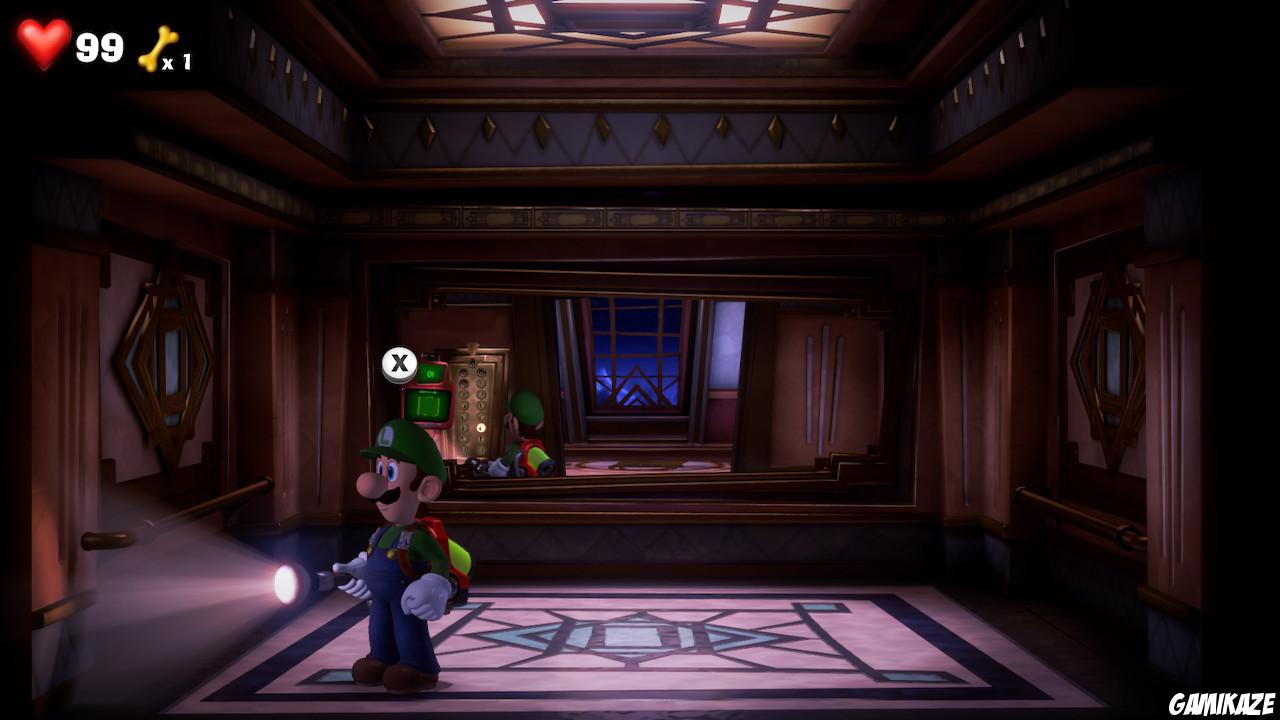Toggle the green arrow indicator above the screen
The width and height of the screenshot is (1280, 720).
pyautogui.click(x=432, y=372)
